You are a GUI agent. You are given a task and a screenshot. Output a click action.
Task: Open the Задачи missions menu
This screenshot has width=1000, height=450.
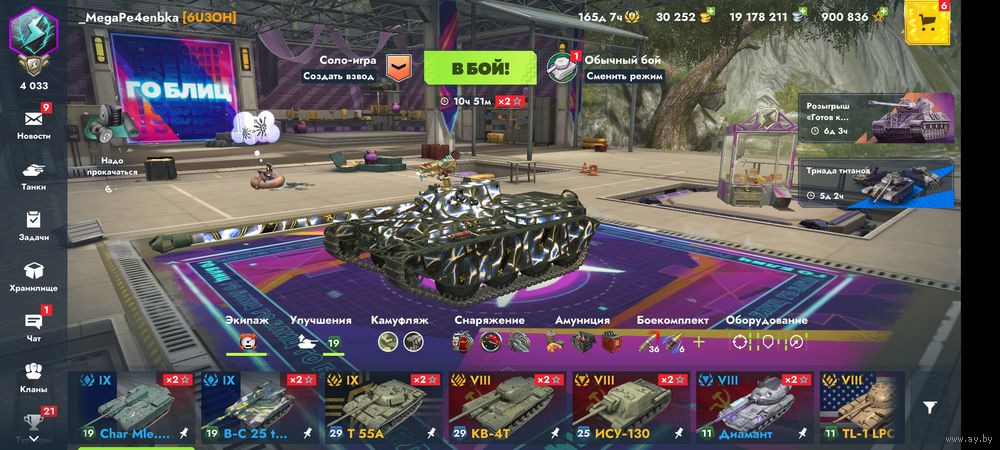(x=33, y=224)
